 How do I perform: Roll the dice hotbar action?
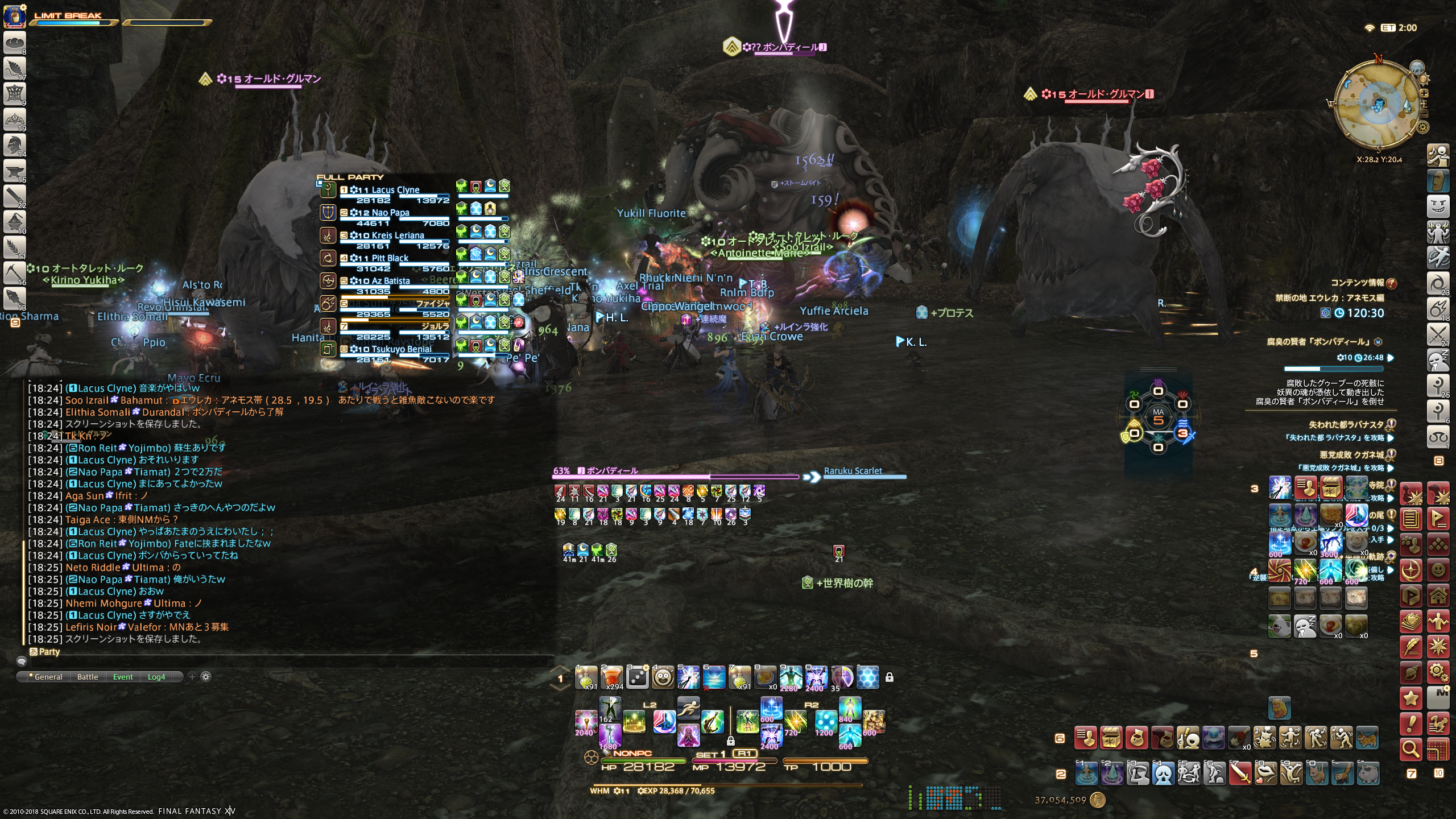coord(638,677)
